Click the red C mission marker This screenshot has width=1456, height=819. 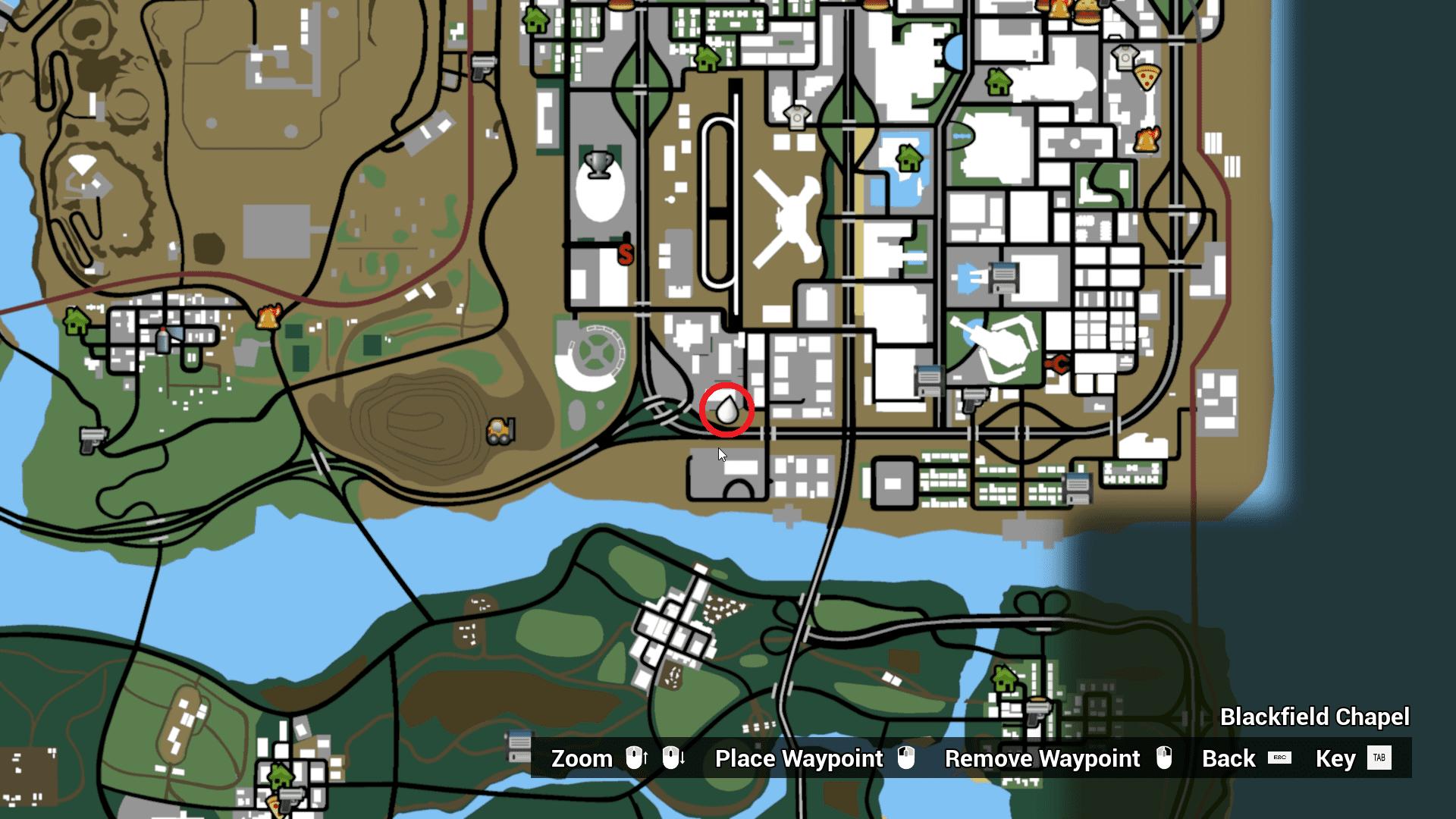(1060, 364)
